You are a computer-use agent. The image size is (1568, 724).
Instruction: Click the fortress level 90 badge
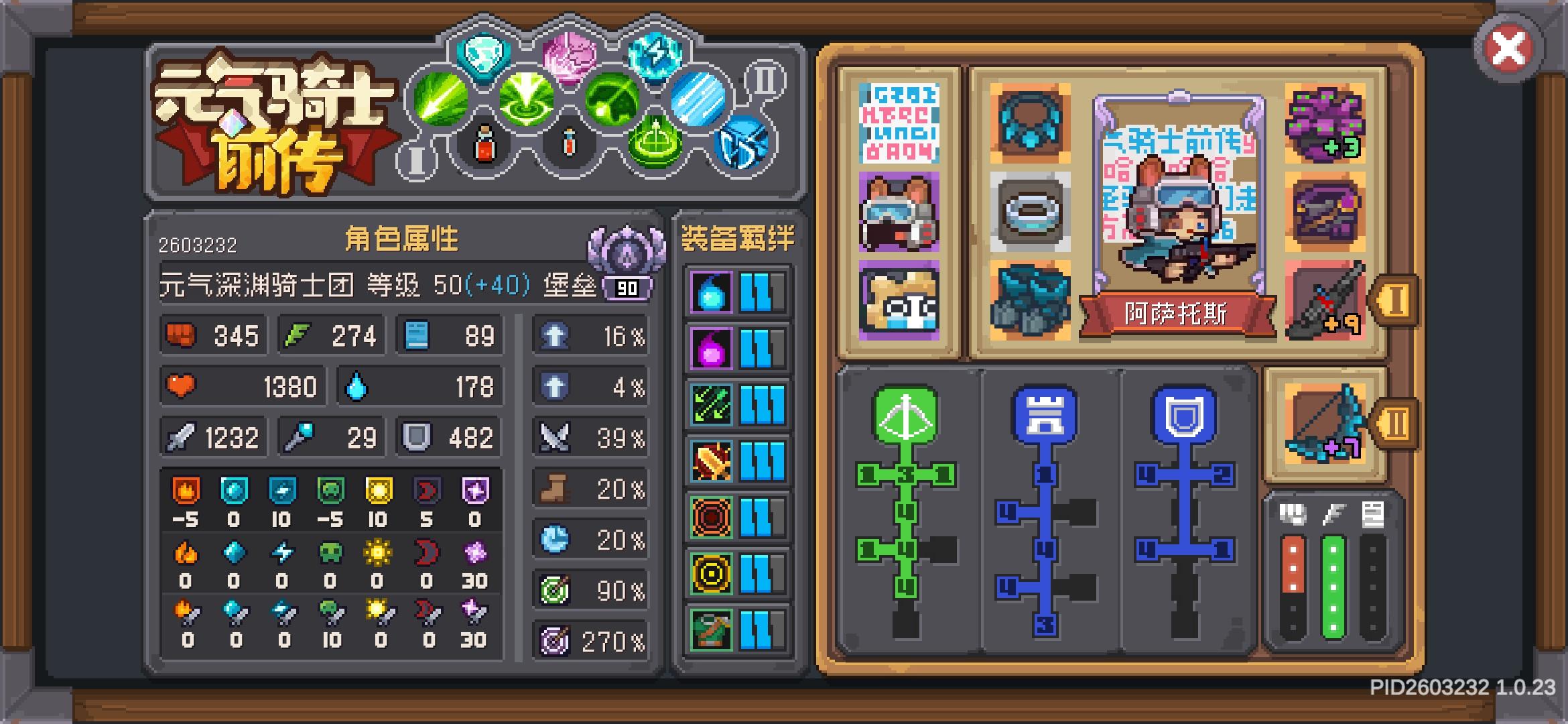pos(627,287)
